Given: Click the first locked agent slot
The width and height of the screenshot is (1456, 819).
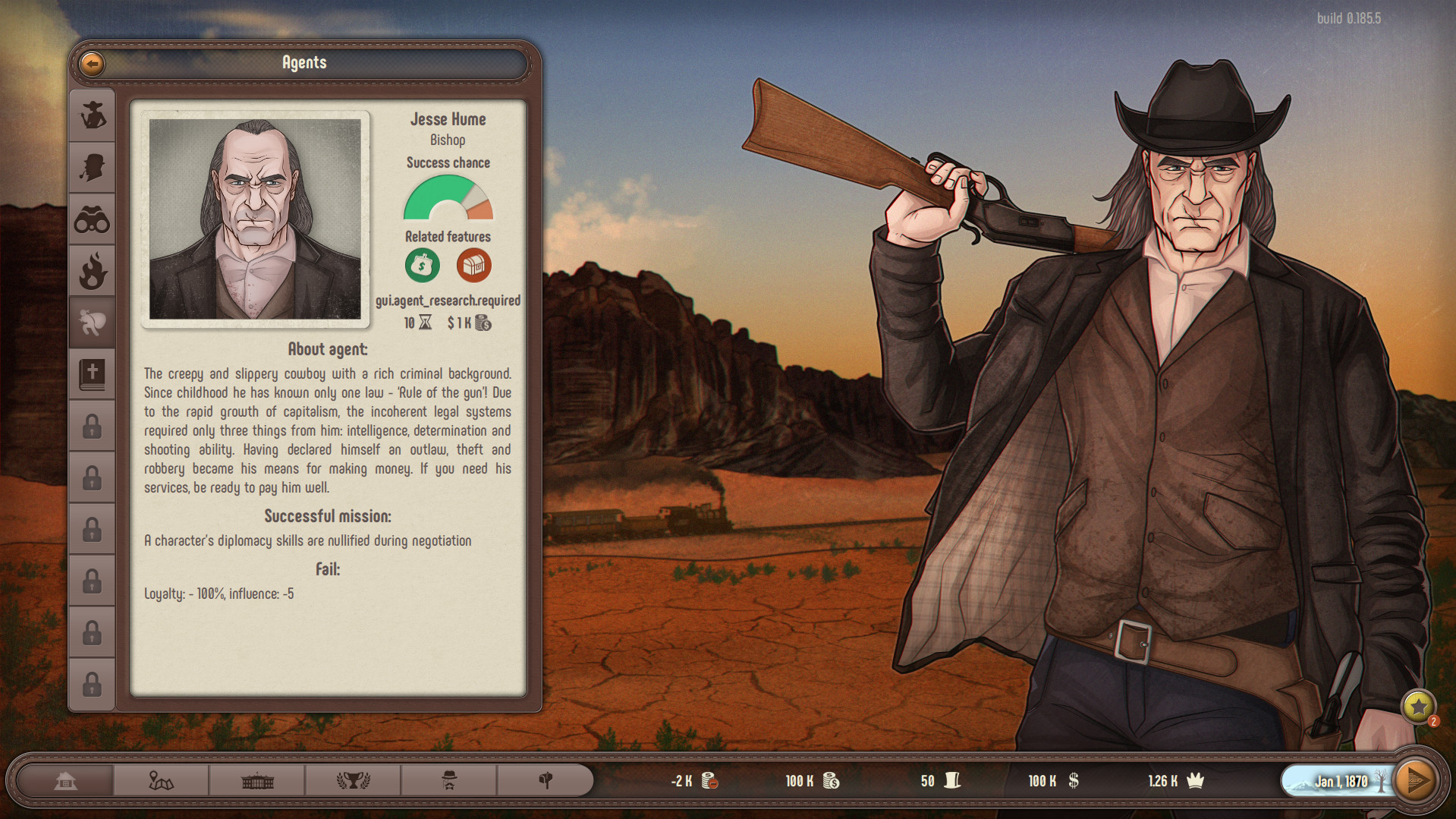Looking at the screenshot, I should [92, 425].
